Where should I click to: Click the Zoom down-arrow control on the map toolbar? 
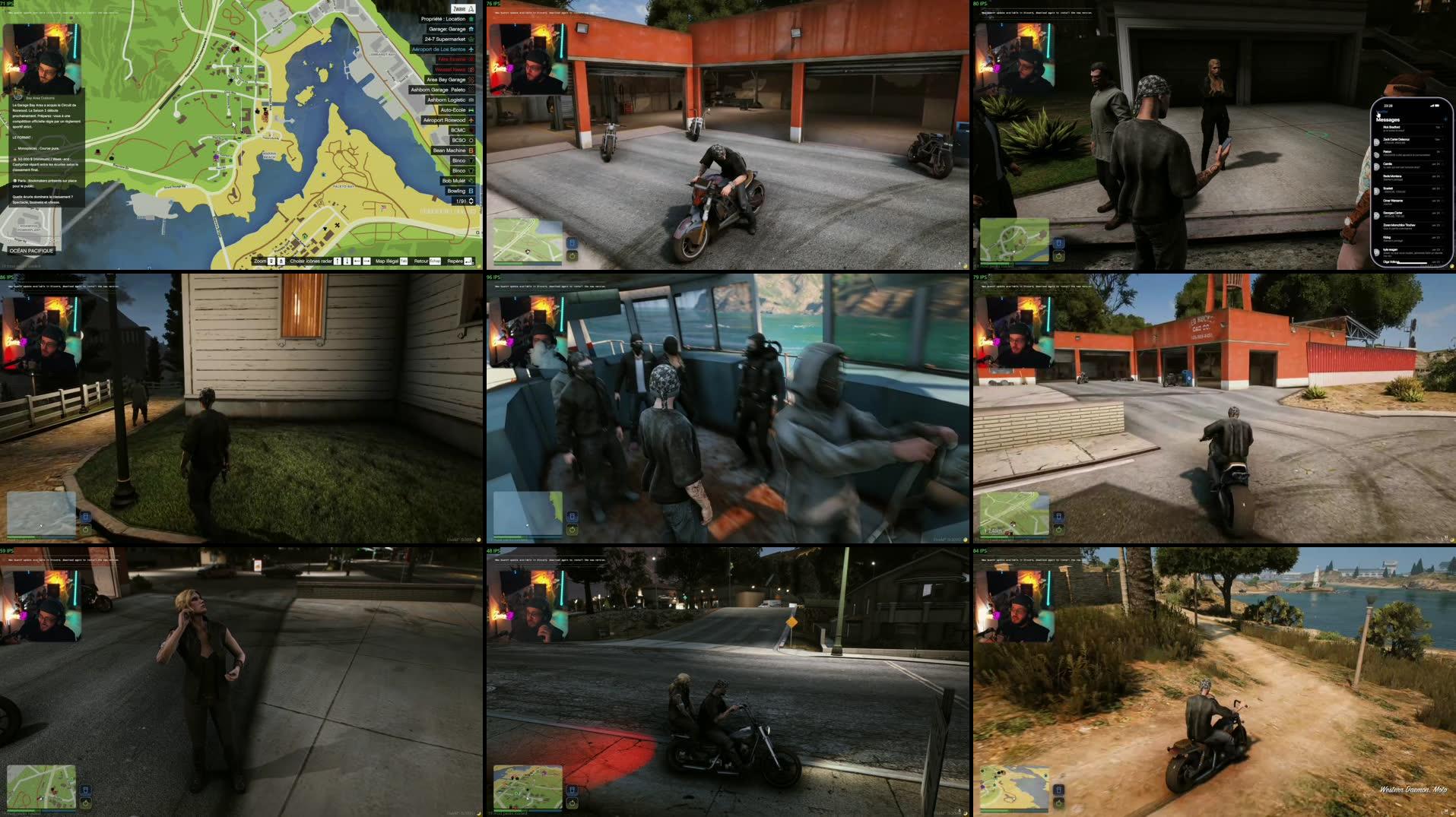coord(271,261)
